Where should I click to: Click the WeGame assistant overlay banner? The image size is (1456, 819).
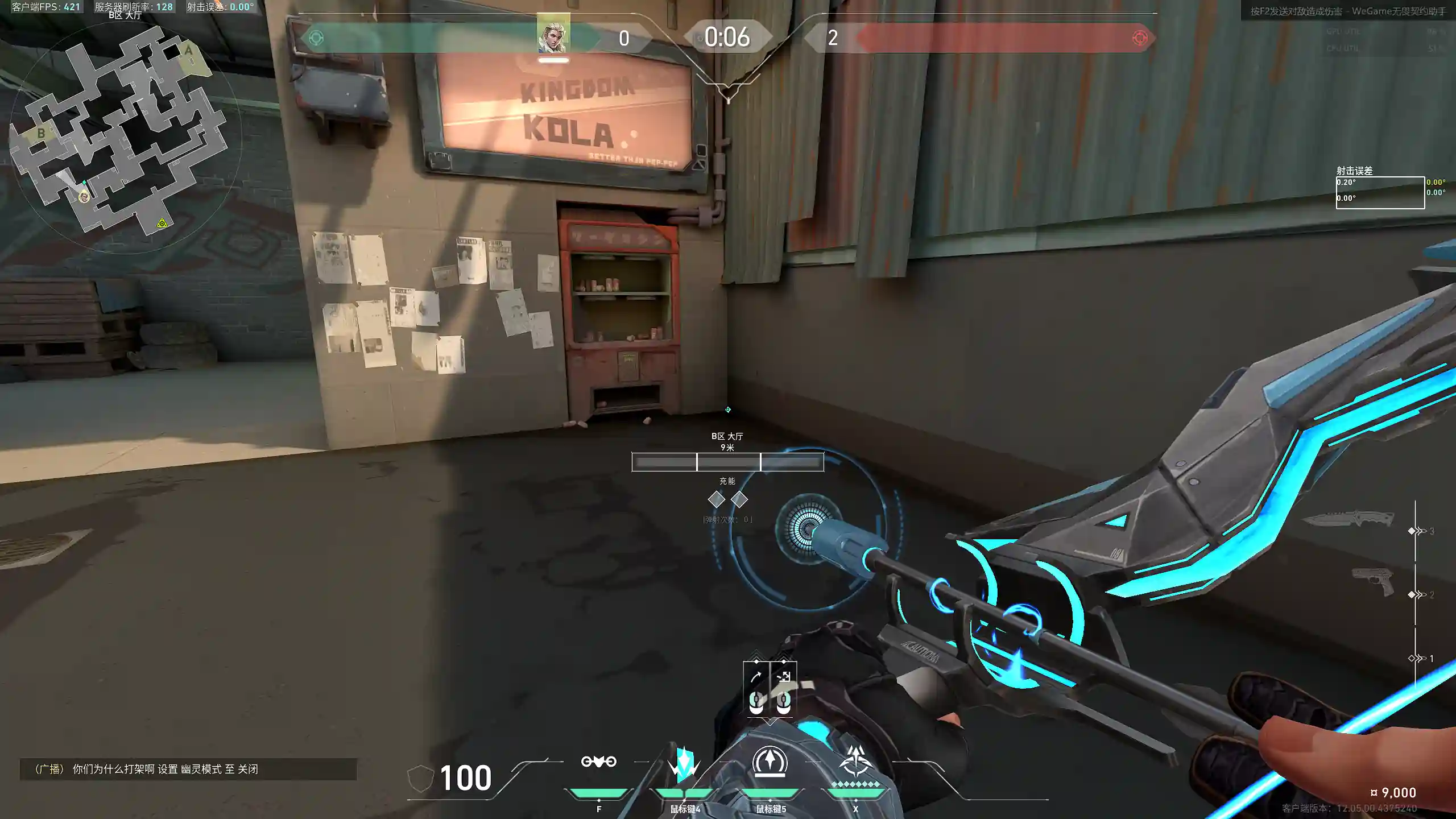[1347, 11]
